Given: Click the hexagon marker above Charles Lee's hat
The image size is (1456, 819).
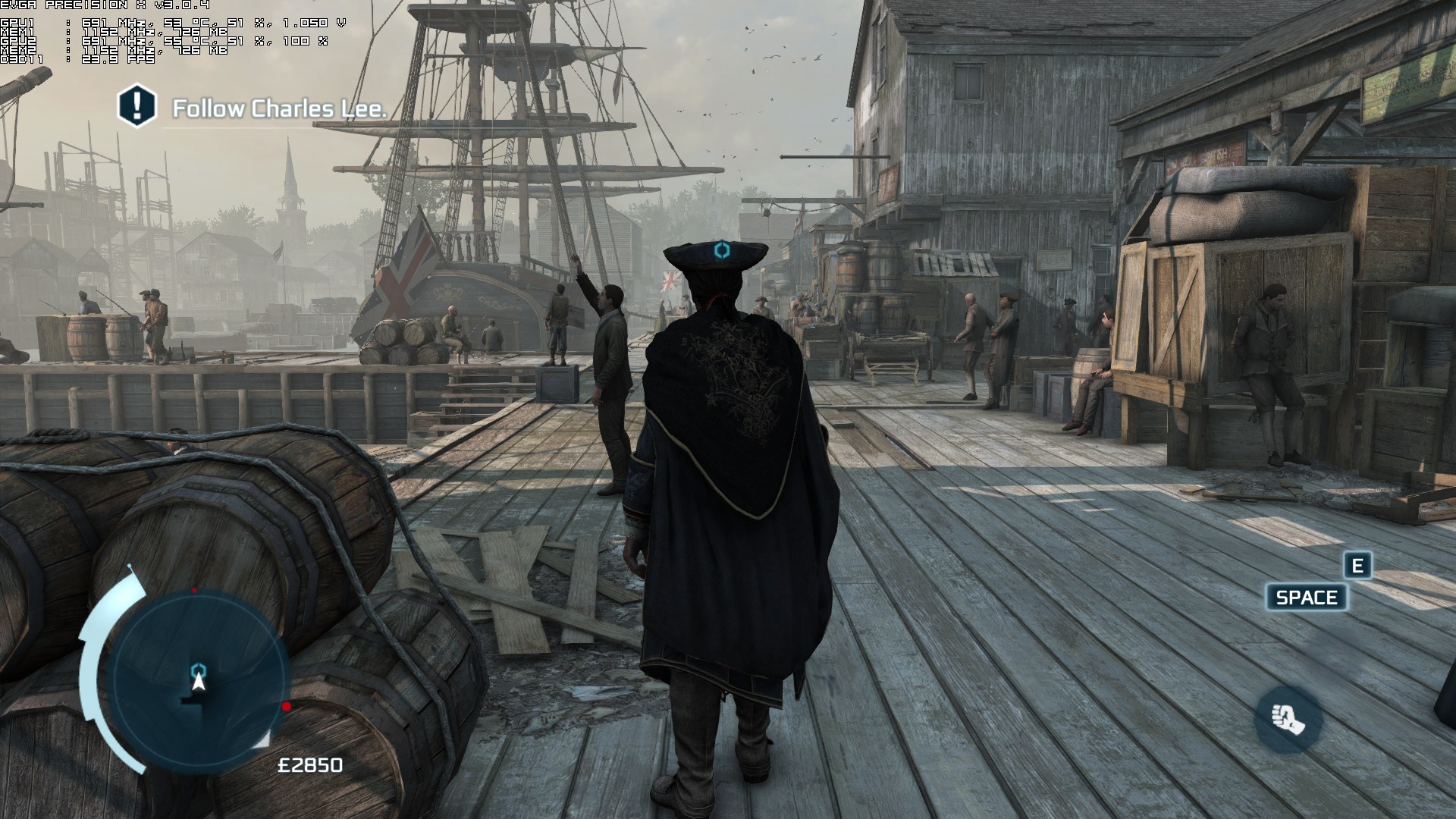Looking at the screenshot, I should coord(722,249).
